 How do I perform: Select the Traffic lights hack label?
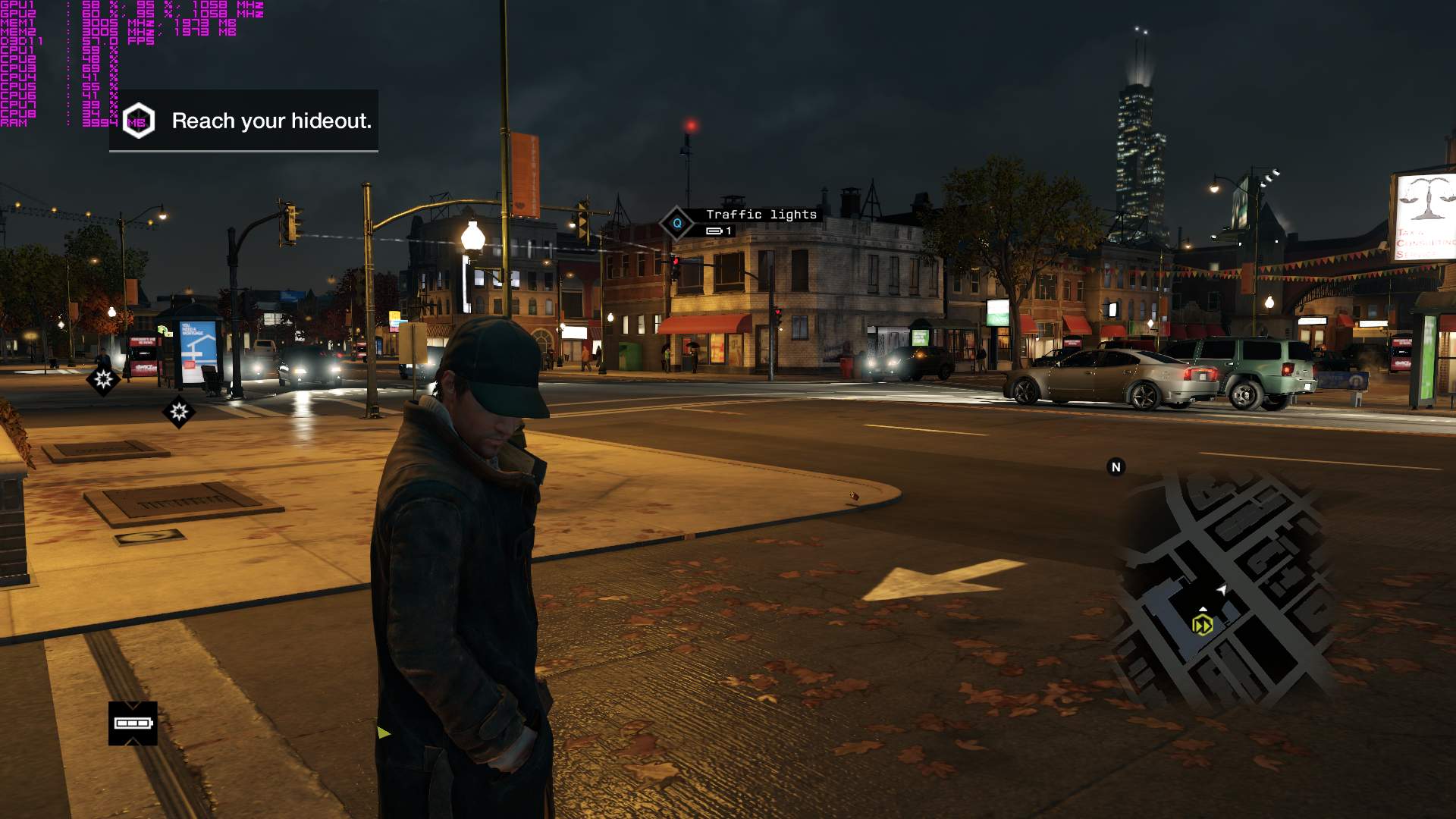[x=761, y=215]
